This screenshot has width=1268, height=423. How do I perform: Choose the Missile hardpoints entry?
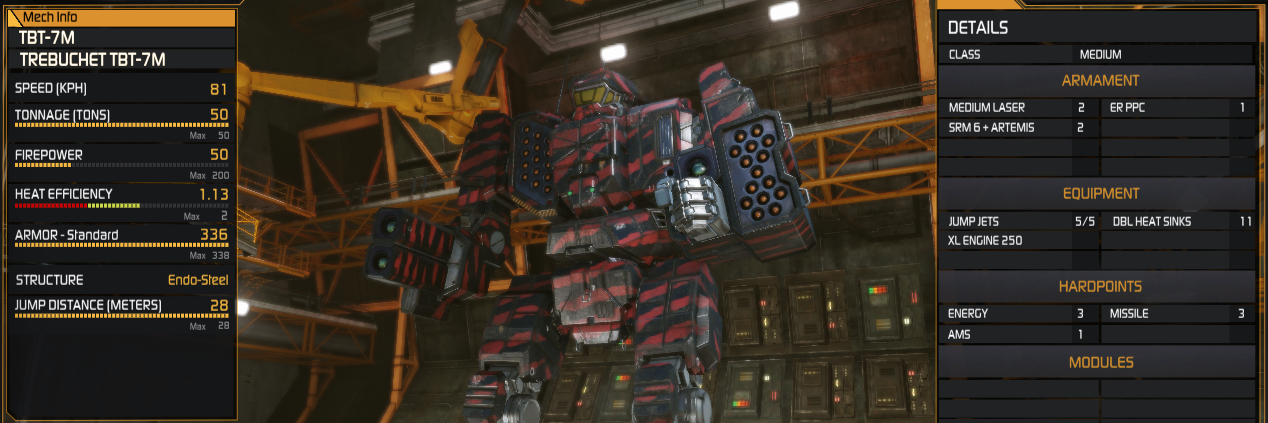pos(1176,314)
